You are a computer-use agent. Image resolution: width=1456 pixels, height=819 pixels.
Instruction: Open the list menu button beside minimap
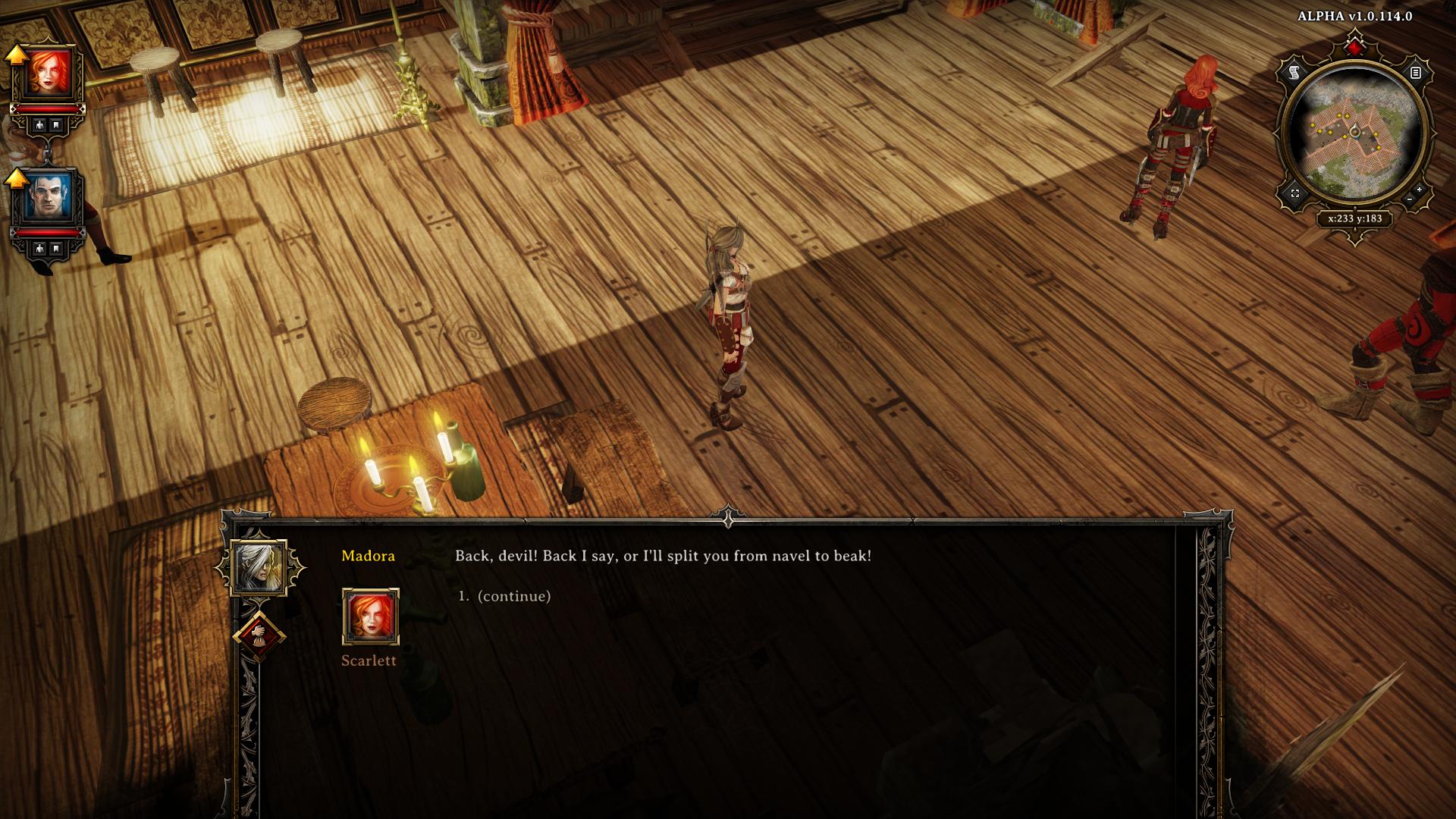[x=1415, y=73]
